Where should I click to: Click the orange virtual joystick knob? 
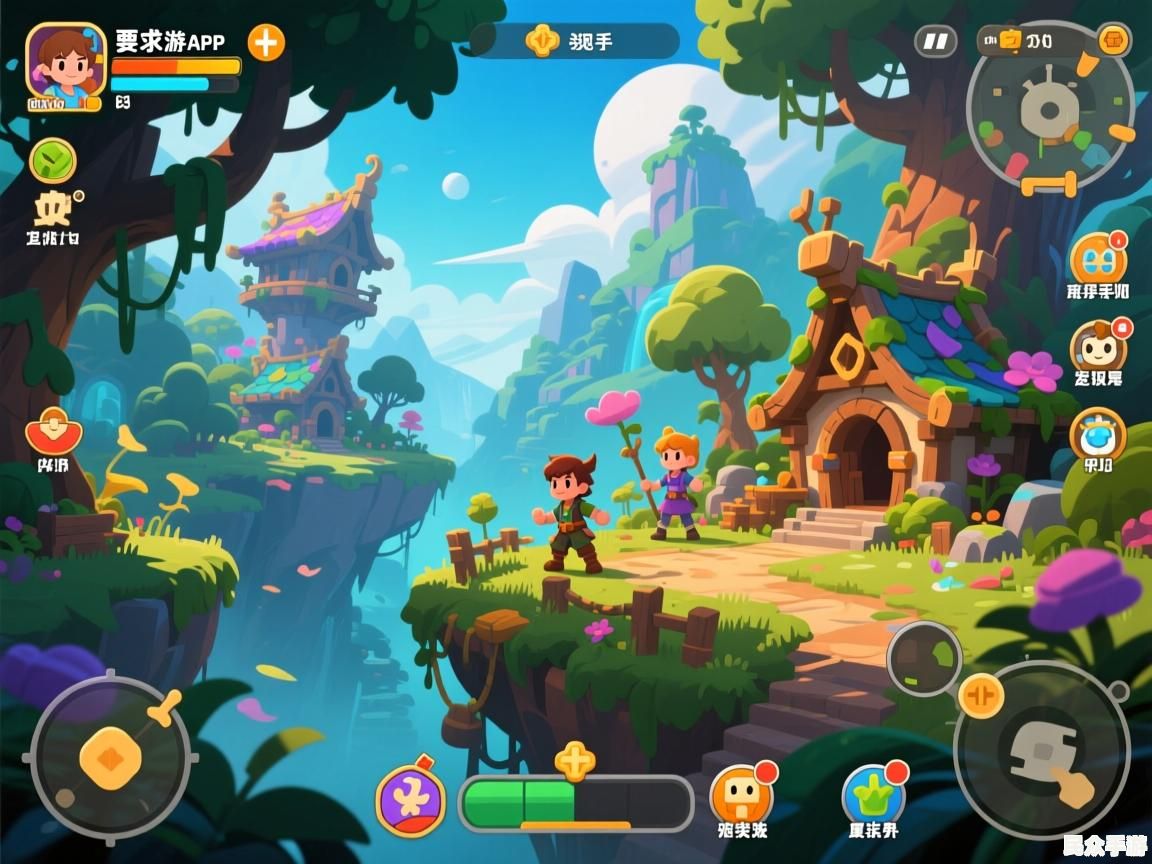(x=110, y=755)
